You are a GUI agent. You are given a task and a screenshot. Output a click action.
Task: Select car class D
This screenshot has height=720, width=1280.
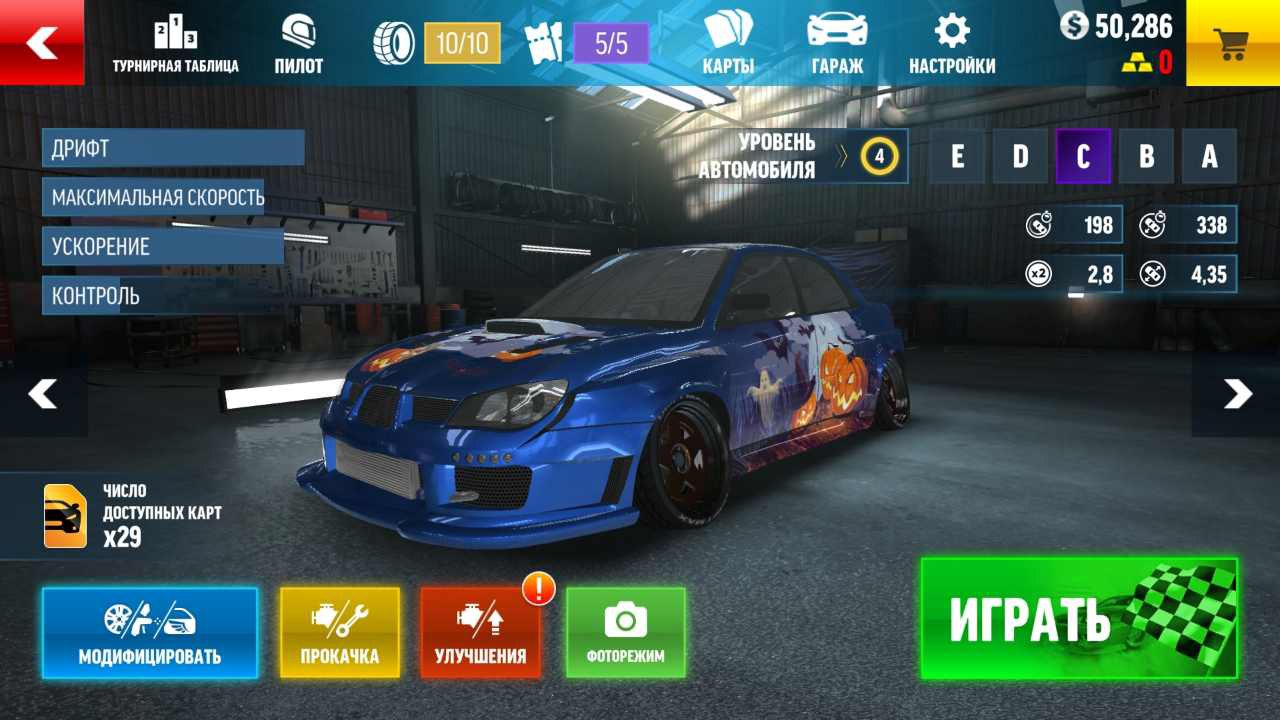(1020, 157)
